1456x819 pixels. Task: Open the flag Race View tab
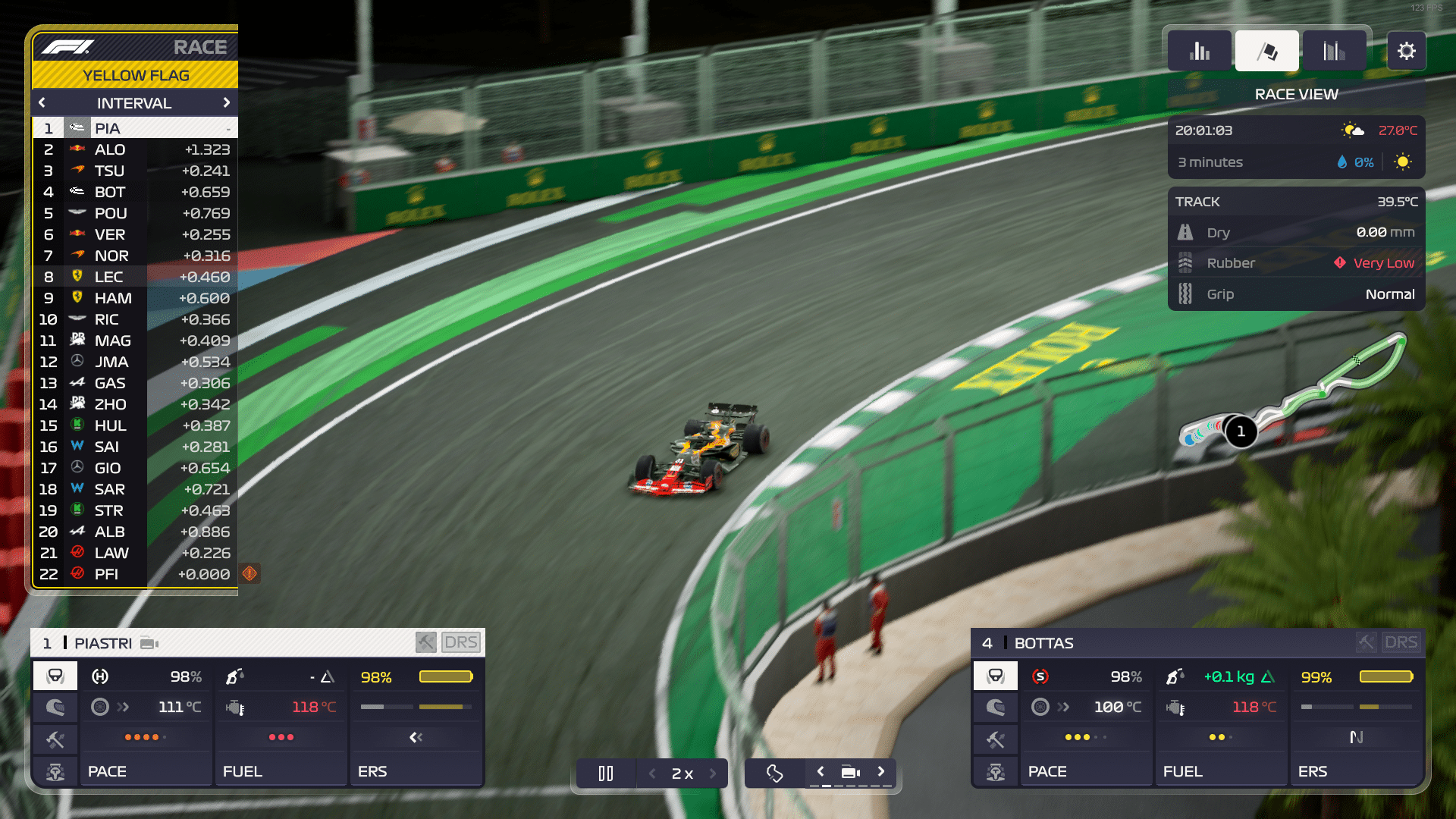[1266, 49]
